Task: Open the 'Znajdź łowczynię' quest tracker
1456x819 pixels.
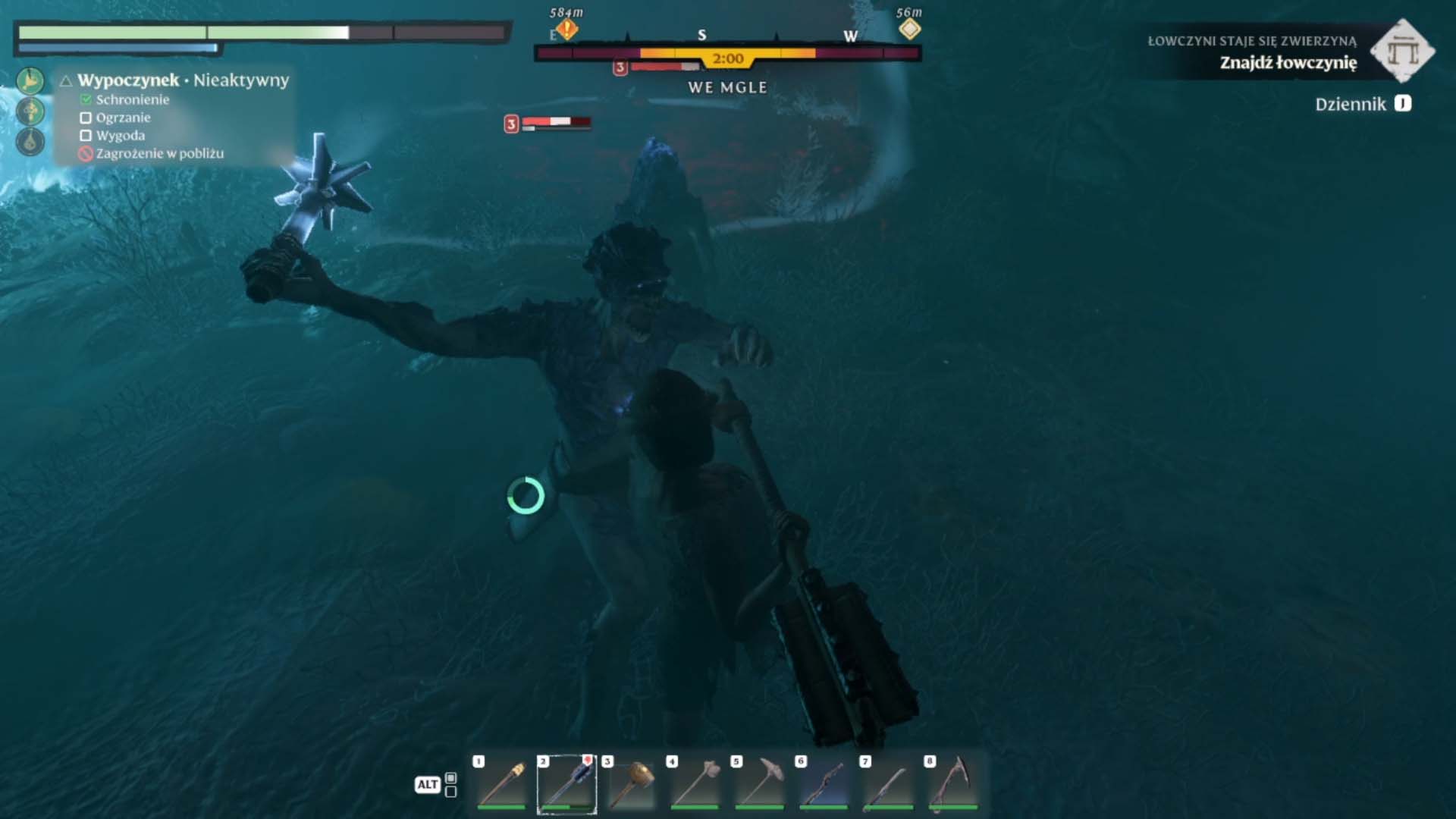Action: 1288,63
